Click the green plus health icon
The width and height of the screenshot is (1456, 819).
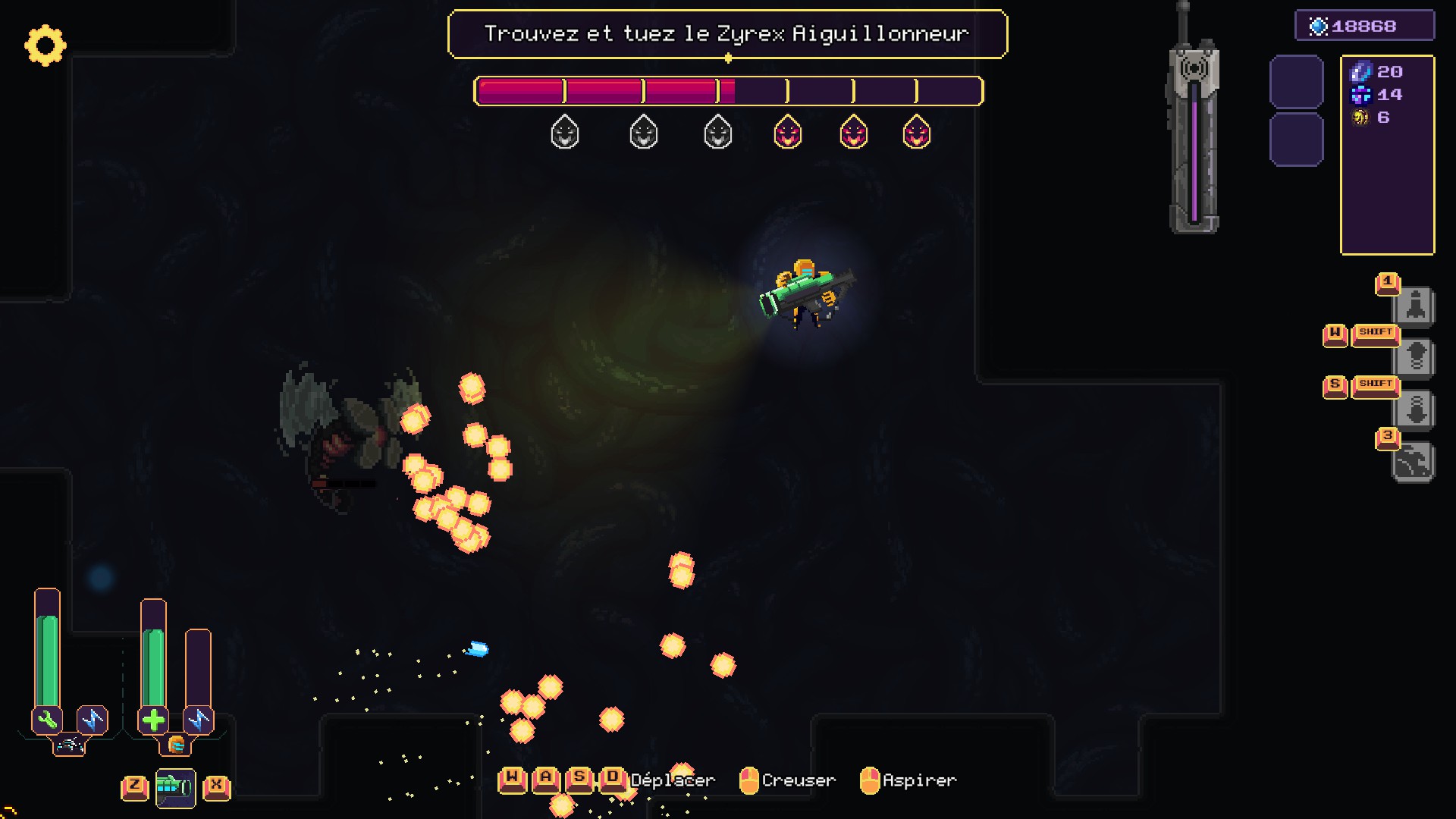pos(153,720)
